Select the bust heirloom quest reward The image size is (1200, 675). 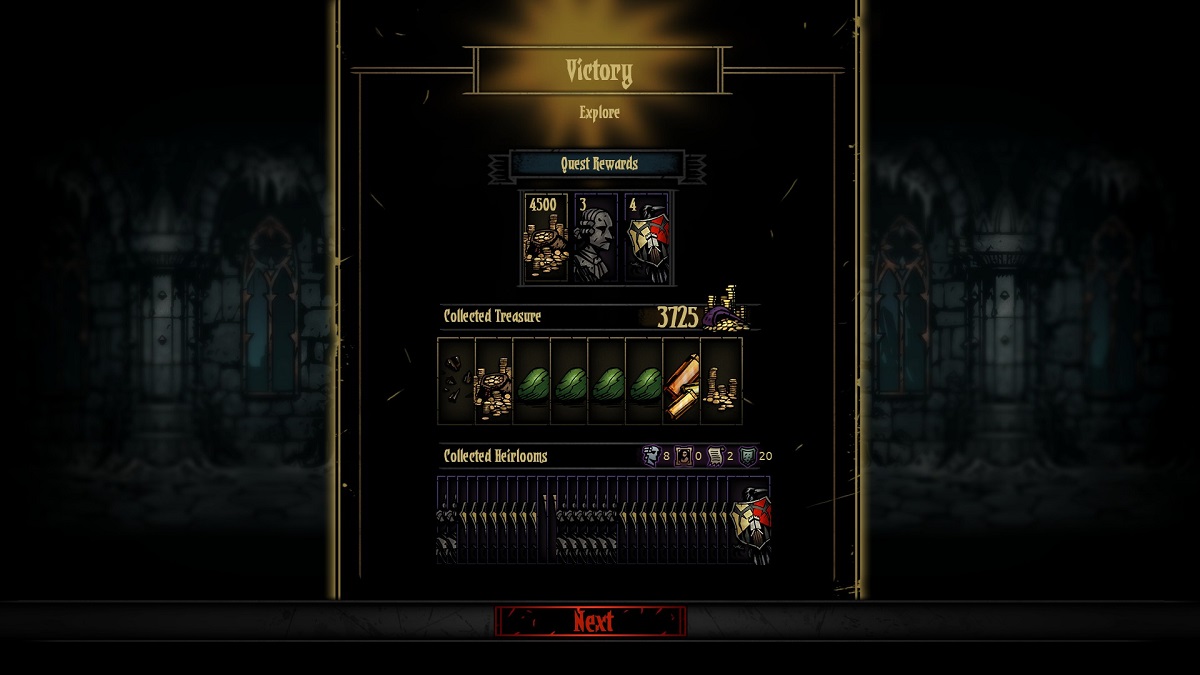pyautogui.click(x=596, y=238)
